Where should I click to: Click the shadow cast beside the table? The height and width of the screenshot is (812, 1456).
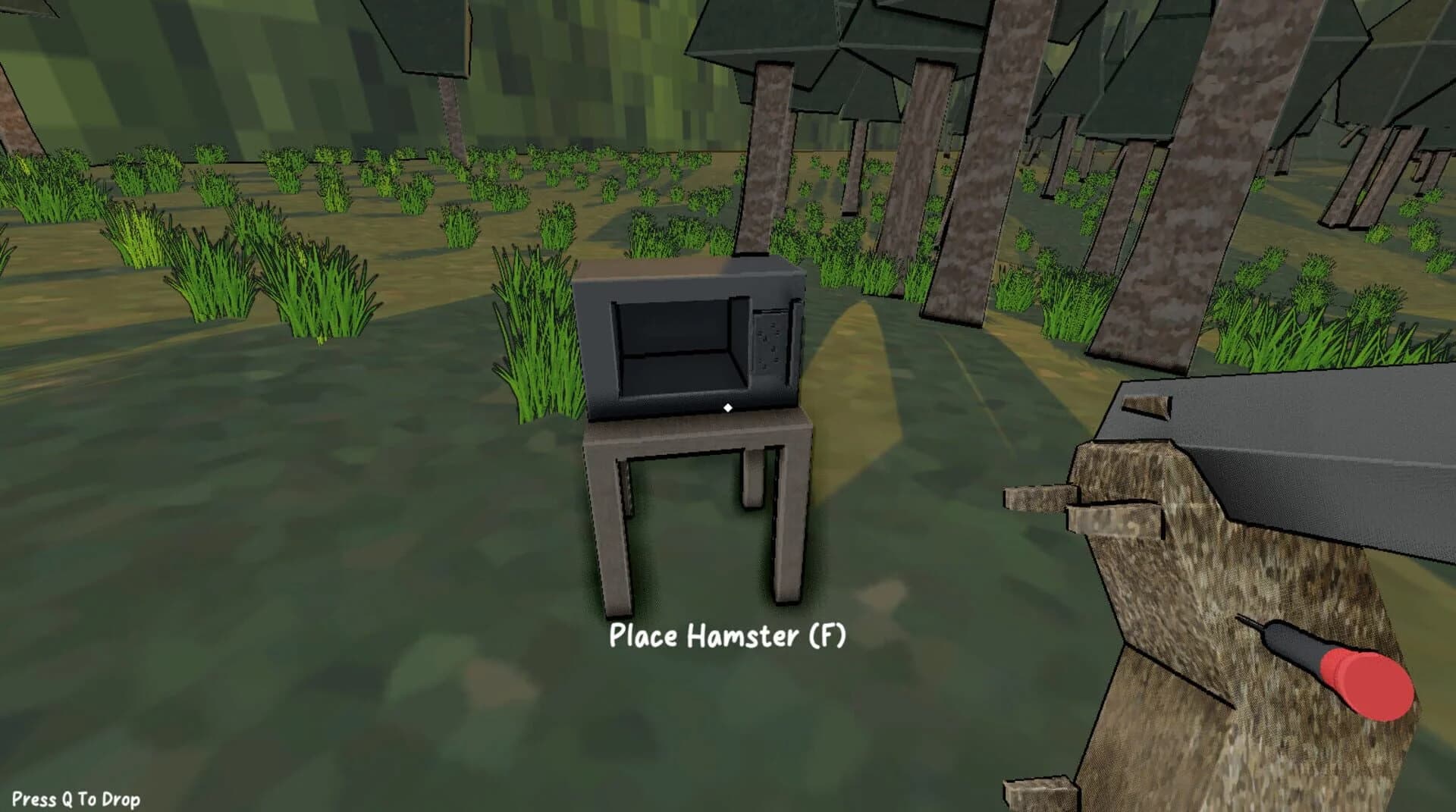[872, 493]
